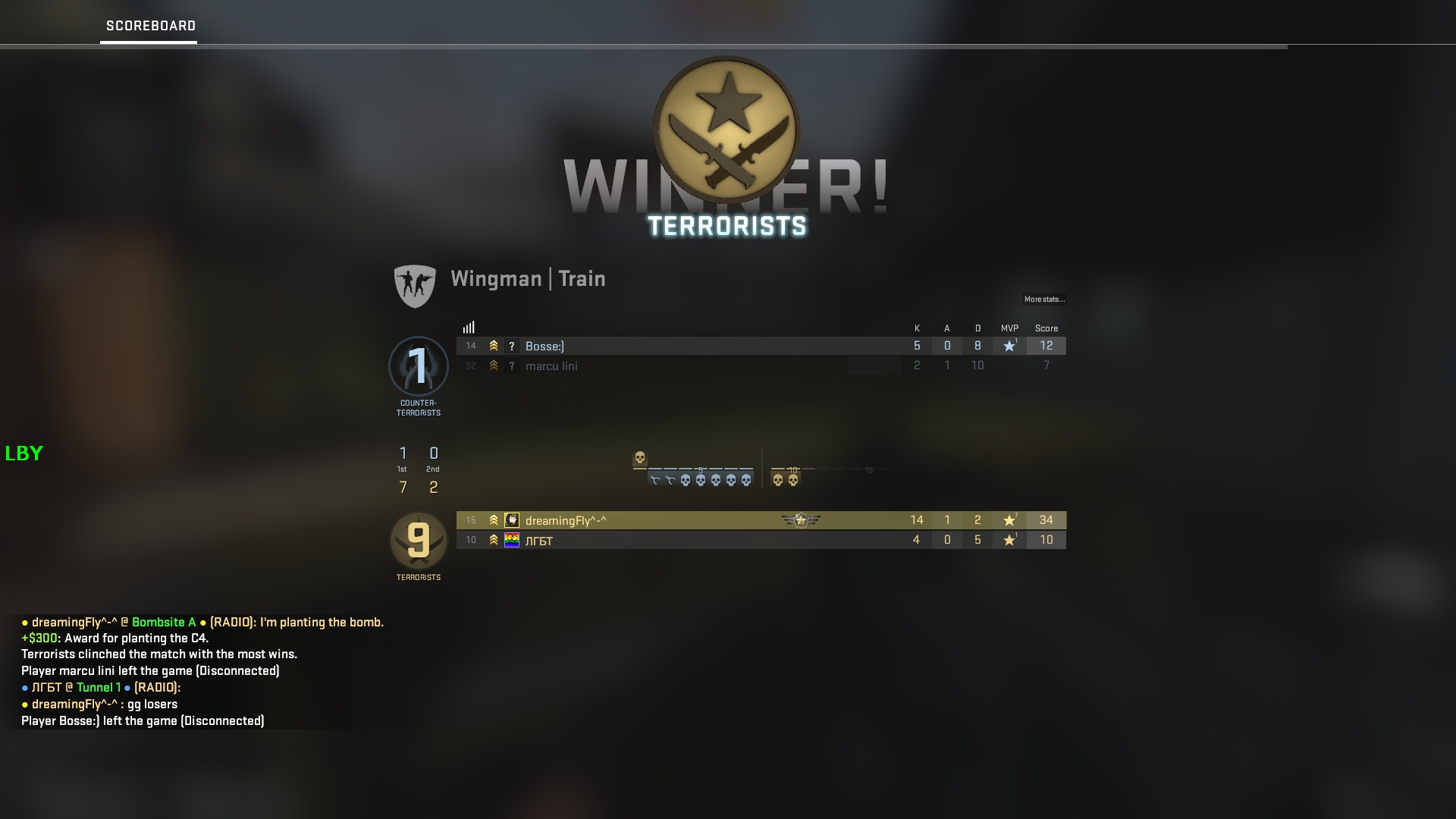
Task: Sort by the Score column header
Action: pos(1046,328)
